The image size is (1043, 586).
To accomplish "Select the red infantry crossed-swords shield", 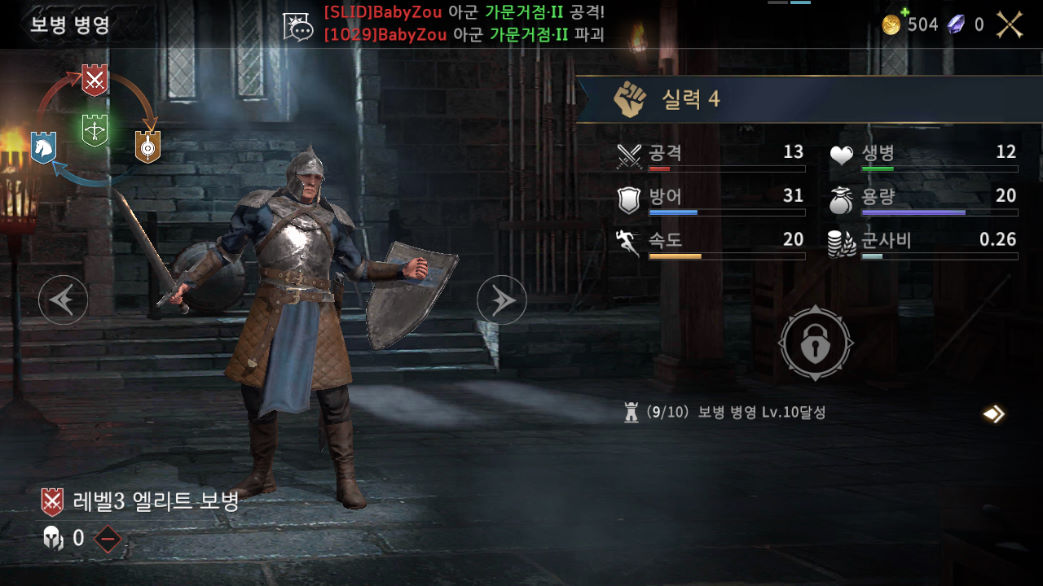I will click(94, 80).
